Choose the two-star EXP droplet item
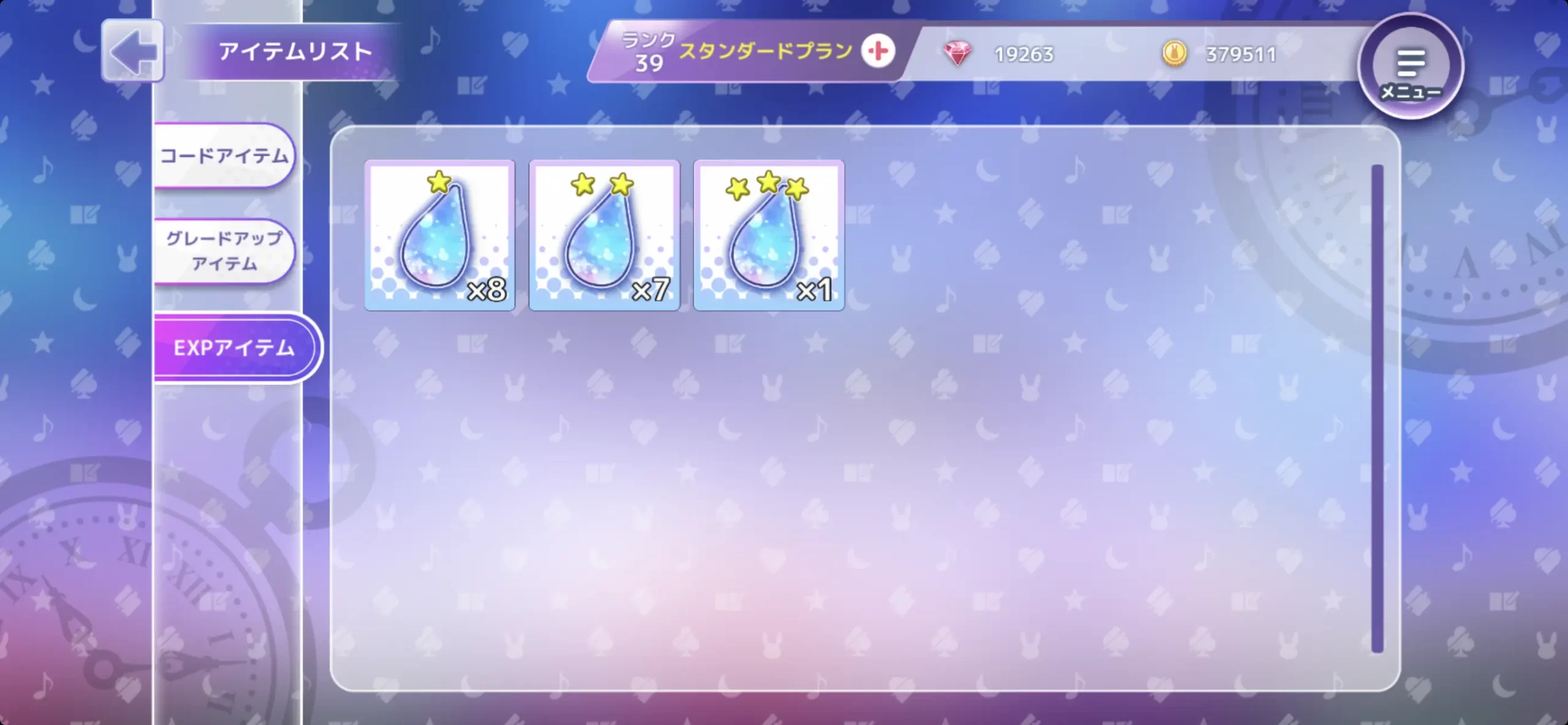This screenshot has width=1568, height=725. click(x=605, y=235)
